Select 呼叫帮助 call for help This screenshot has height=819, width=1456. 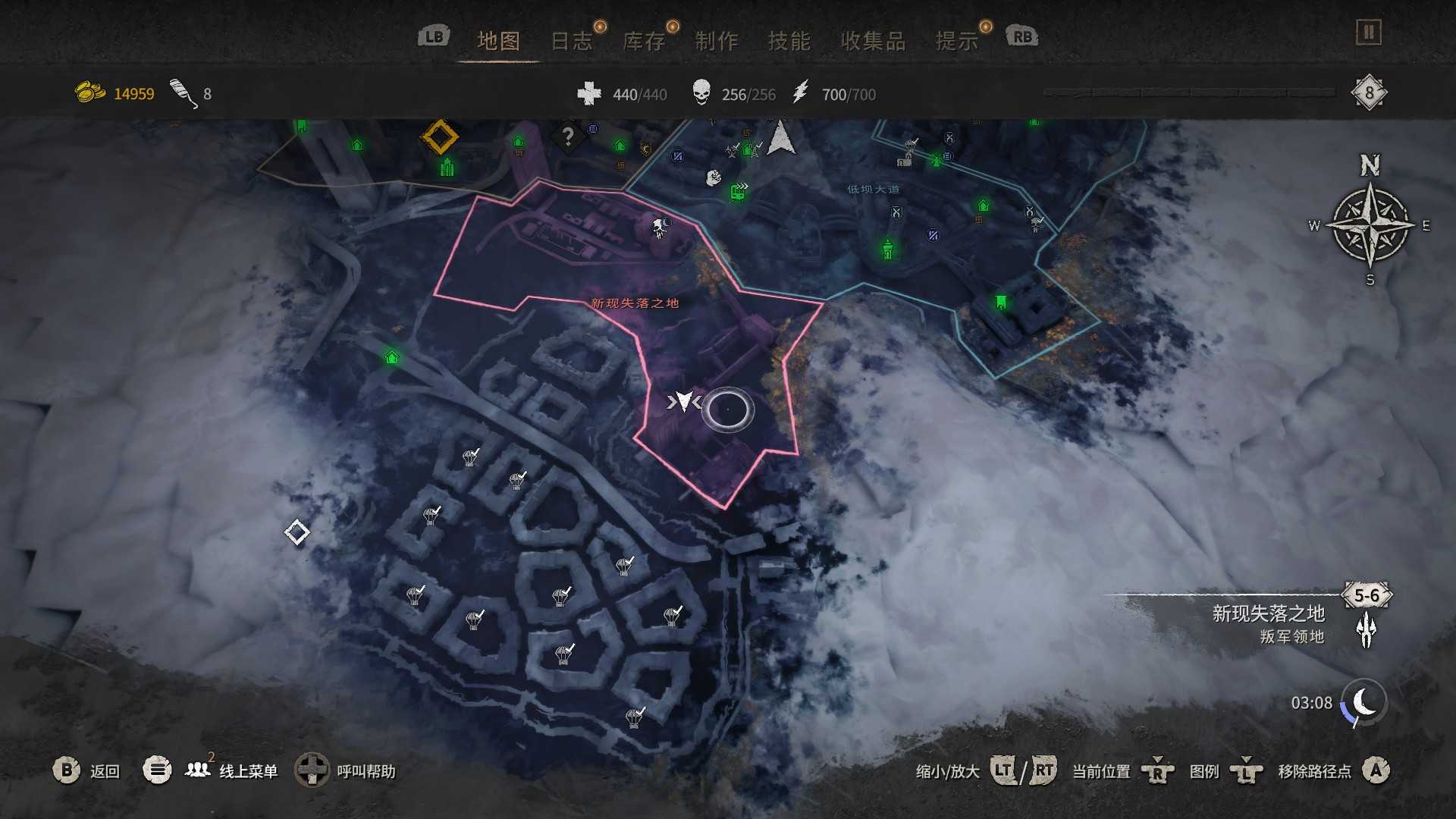tap(366, 771)
